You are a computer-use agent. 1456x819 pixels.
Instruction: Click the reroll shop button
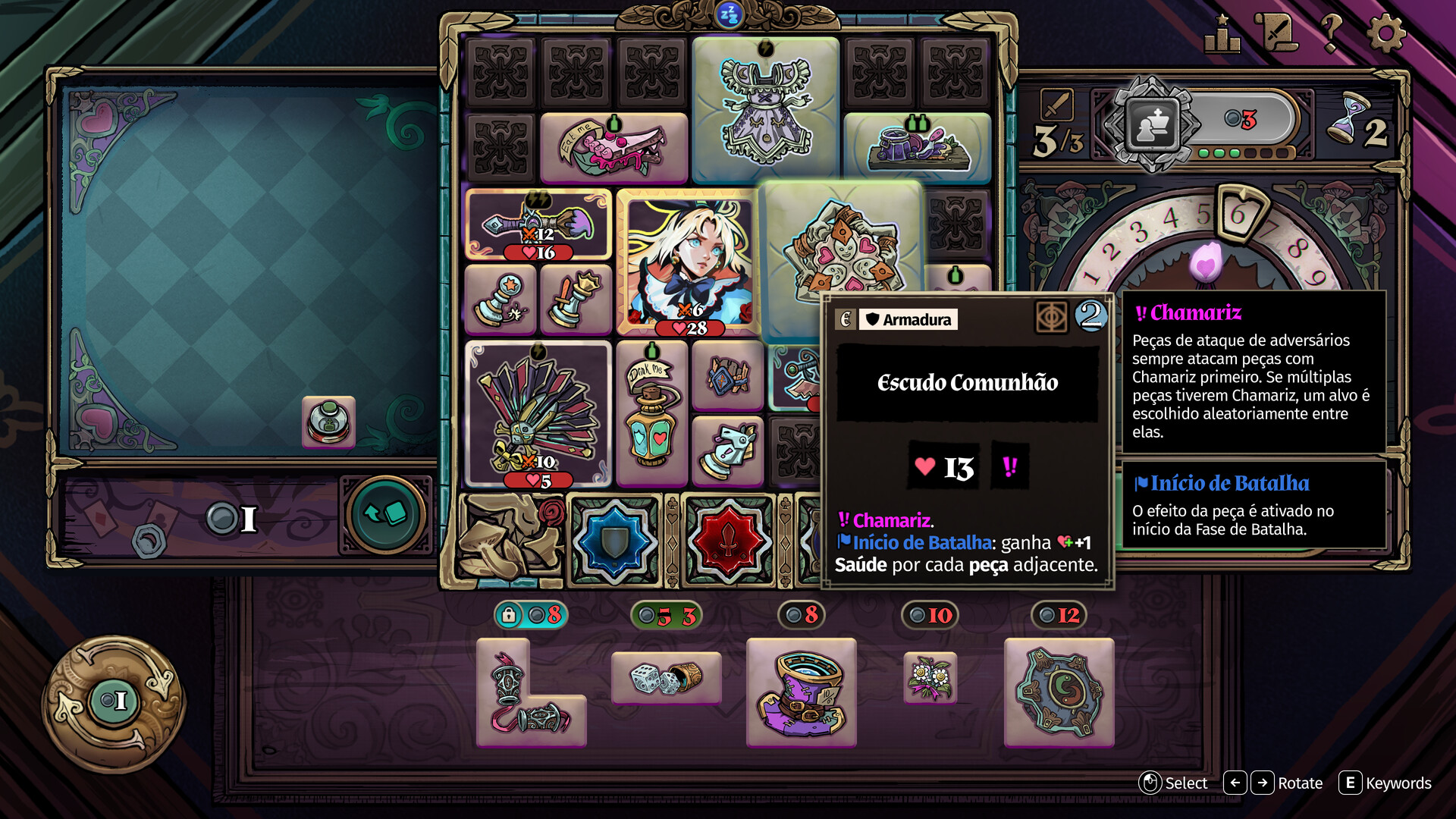click(114, 701)
